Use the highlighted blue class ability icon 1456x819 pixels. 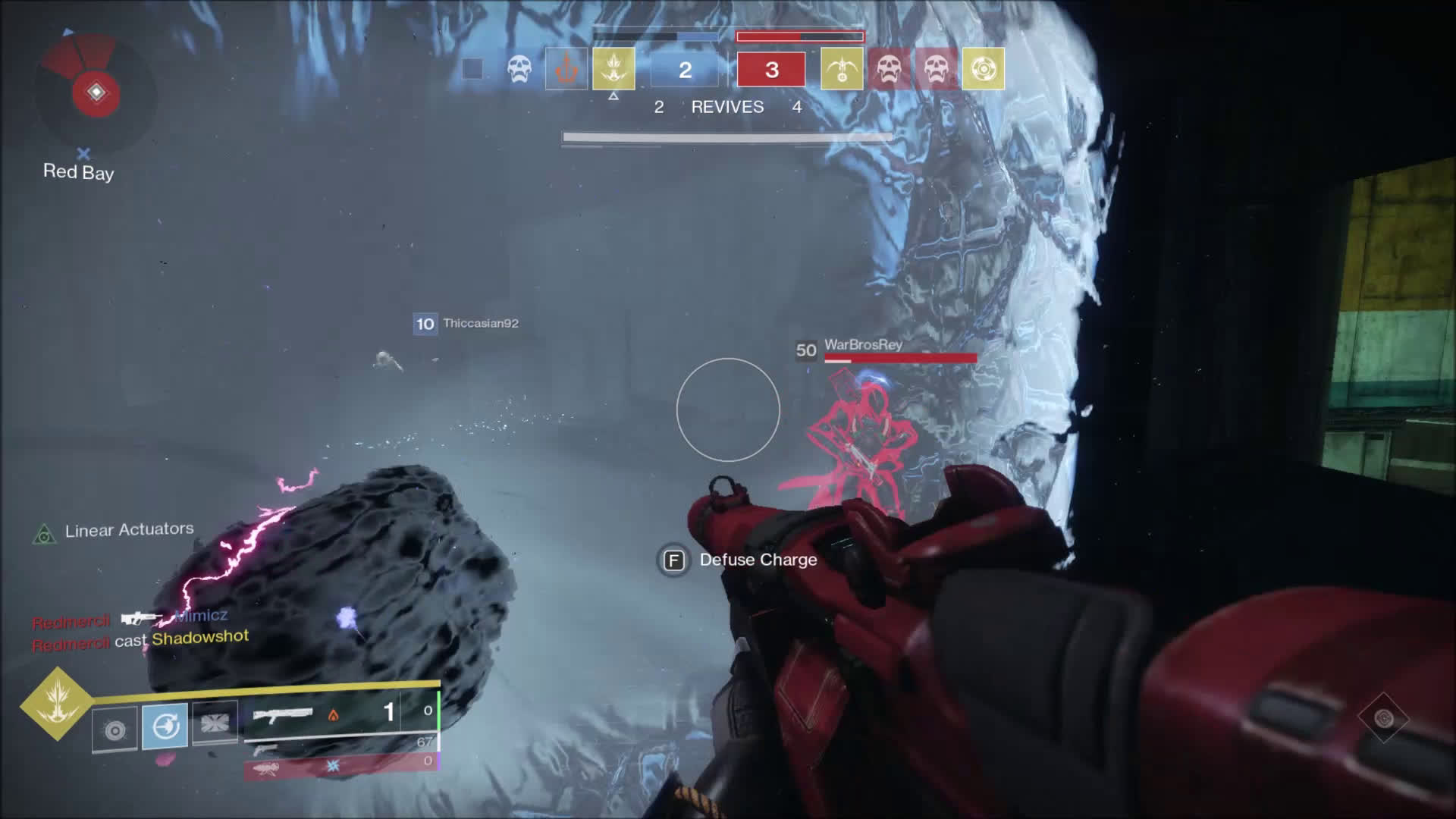165,726
